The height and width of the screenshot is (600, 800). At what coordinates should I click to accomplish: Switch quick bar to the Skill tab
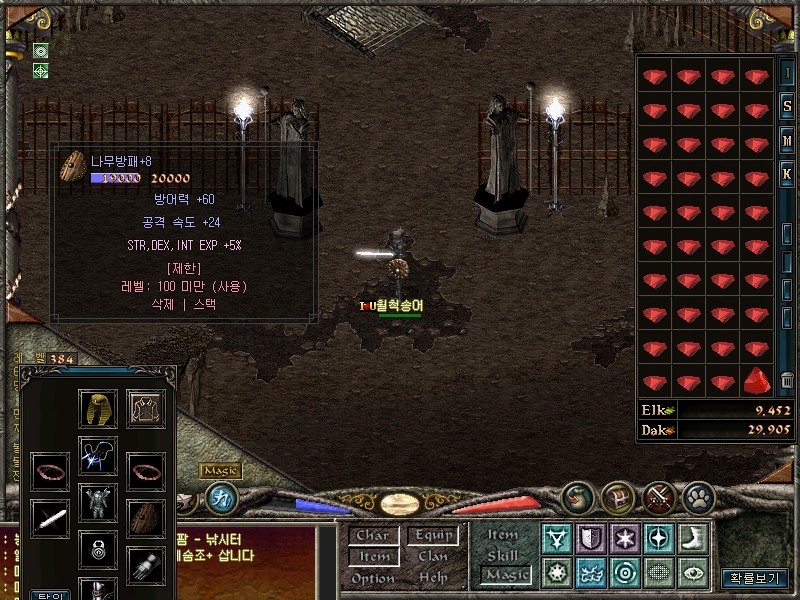[x=503, y=555]
